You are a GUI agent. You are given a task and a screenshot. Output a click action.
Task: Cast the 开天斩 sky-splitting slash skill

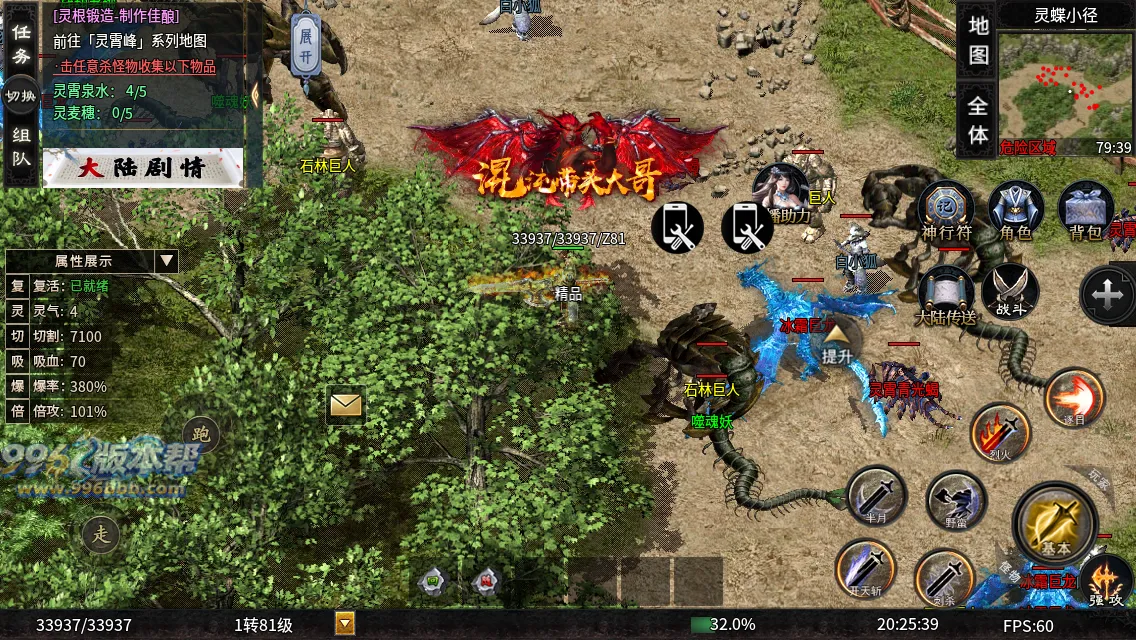coord(865,570)
